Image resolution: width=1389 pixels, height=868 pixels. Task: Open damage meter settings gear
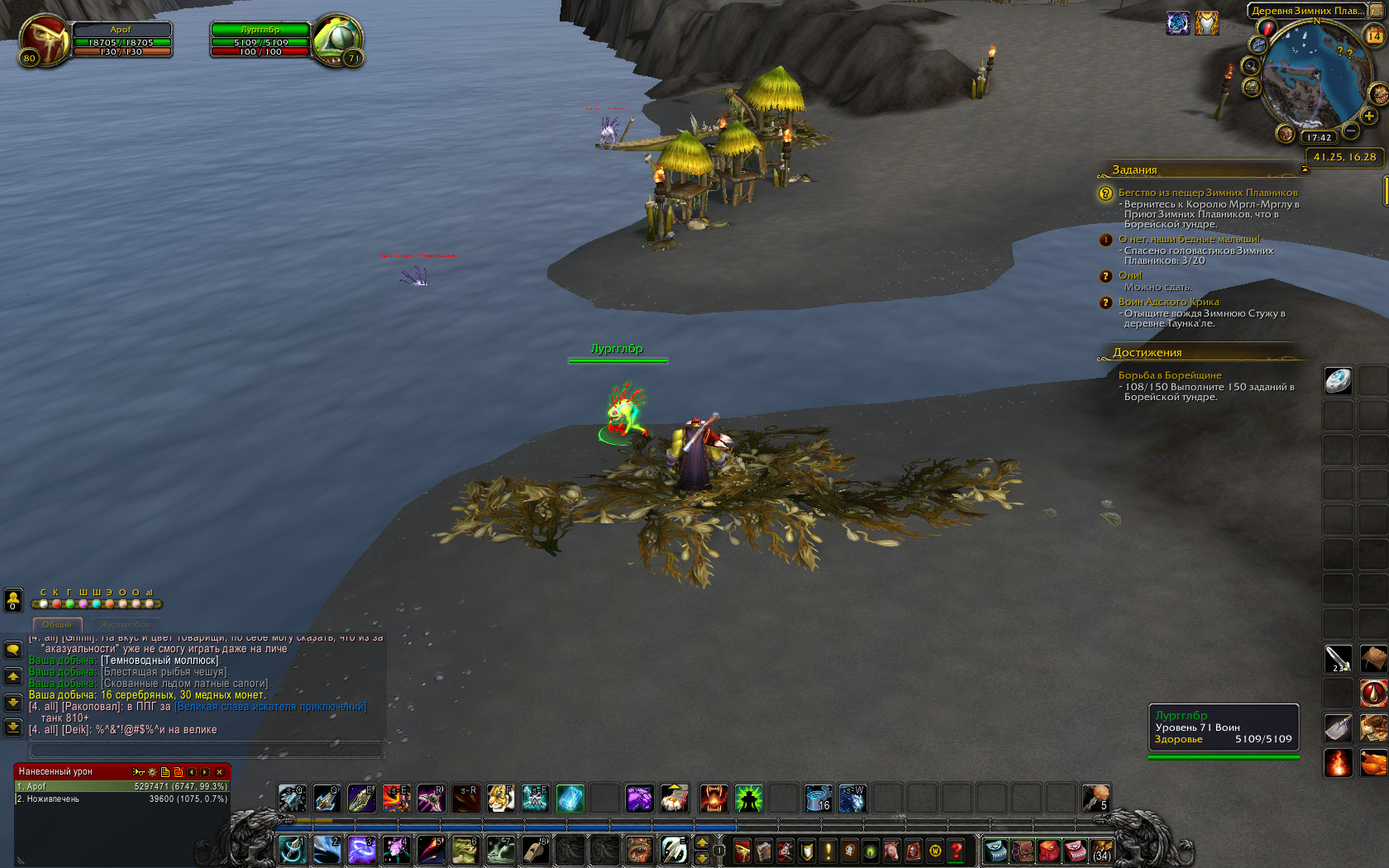coord(151,772)
